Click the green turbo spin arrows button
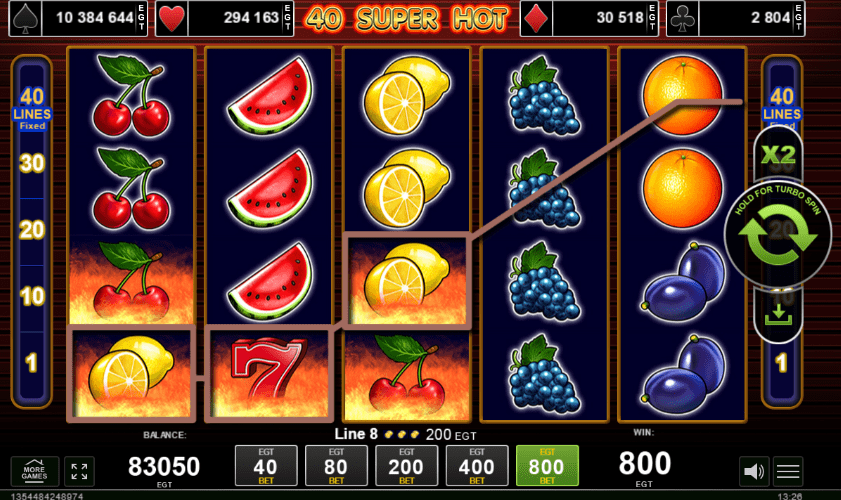The width and height of the screenshot is (841, 500). [778, 235]
